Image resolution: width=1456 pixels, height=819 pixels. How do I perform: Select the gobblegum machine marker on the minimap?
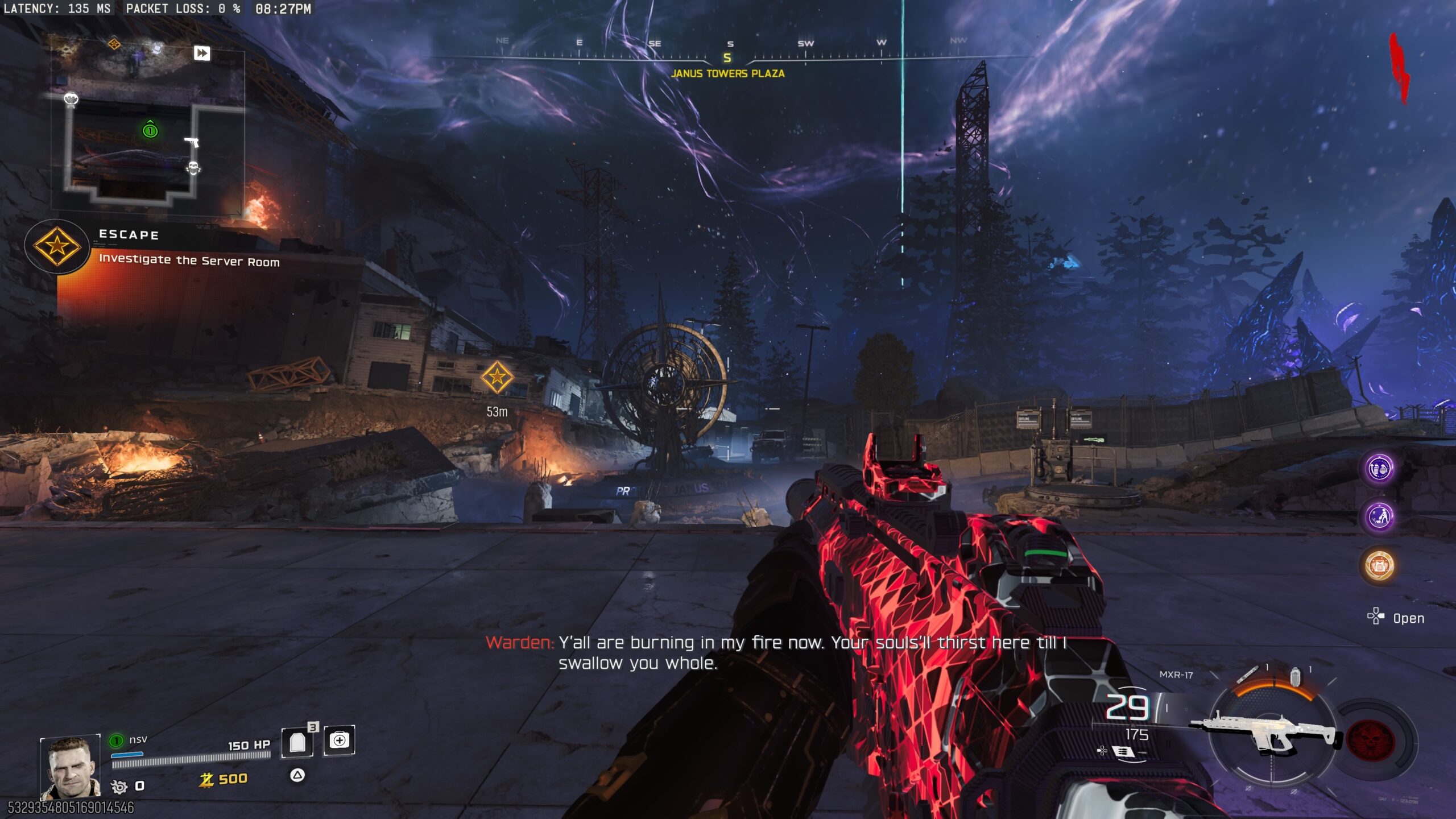(x=71, y=100)
